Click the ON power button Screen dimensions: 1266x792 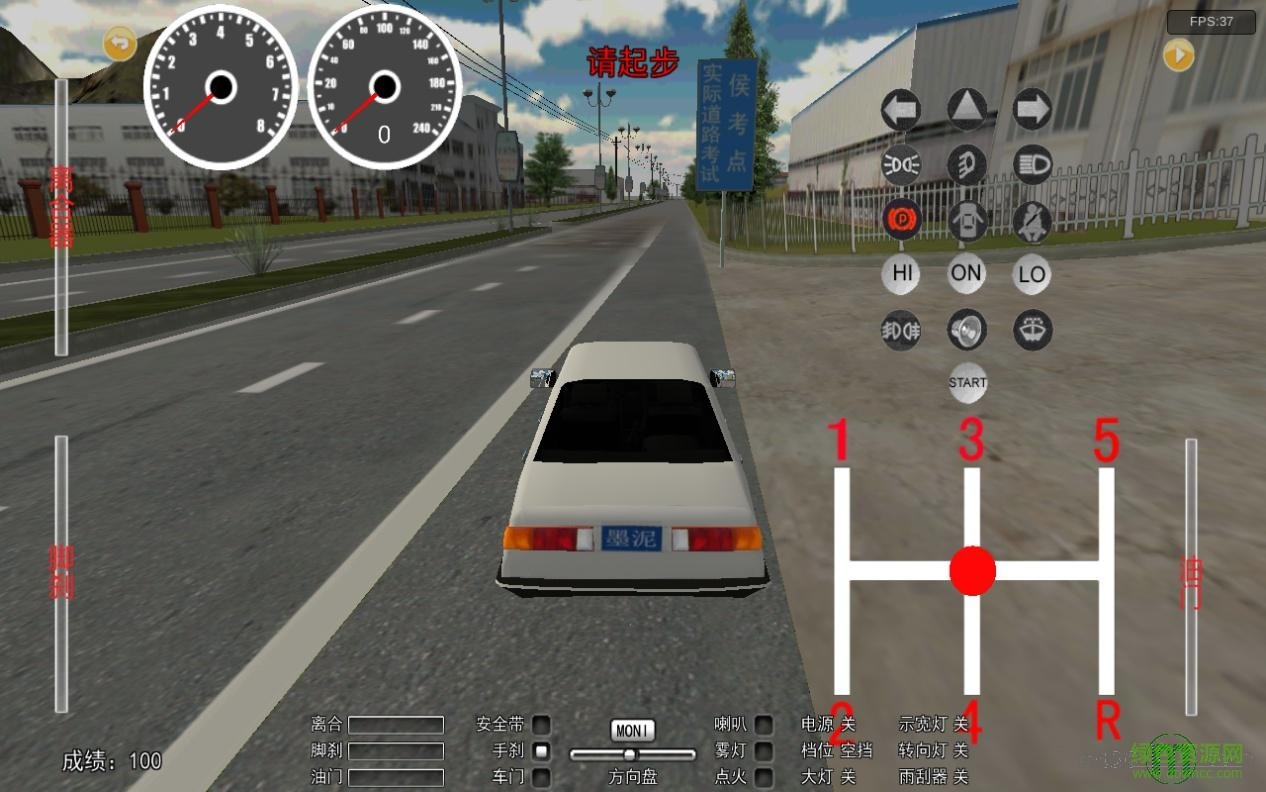pos(967,274)
